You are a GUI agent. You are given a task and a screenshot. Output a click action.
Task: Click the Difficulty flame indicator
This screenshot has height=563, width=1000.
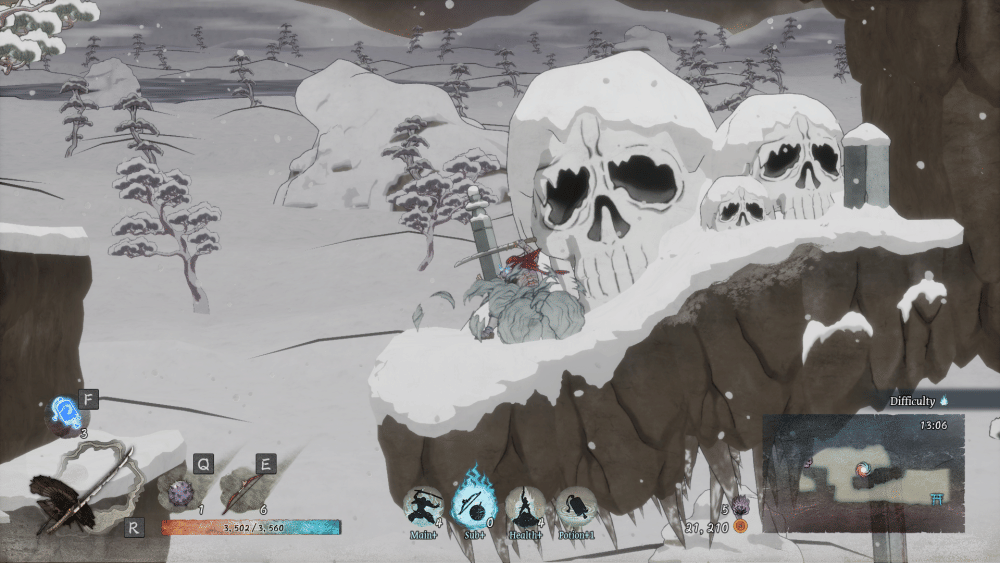pos(943,401)
